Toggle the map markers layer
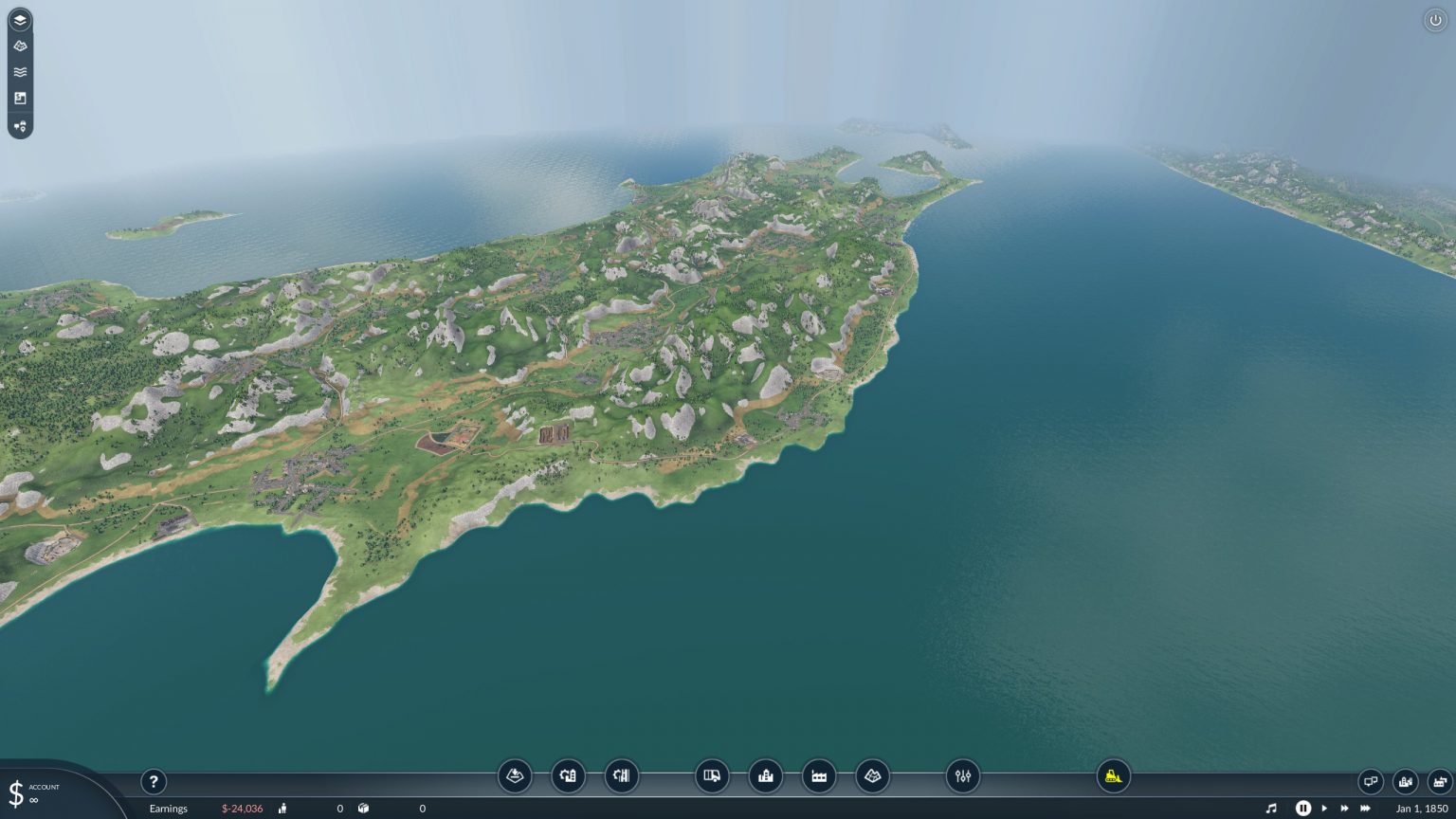Screen dimensions: 1456x819 click(x=20, y=124)
